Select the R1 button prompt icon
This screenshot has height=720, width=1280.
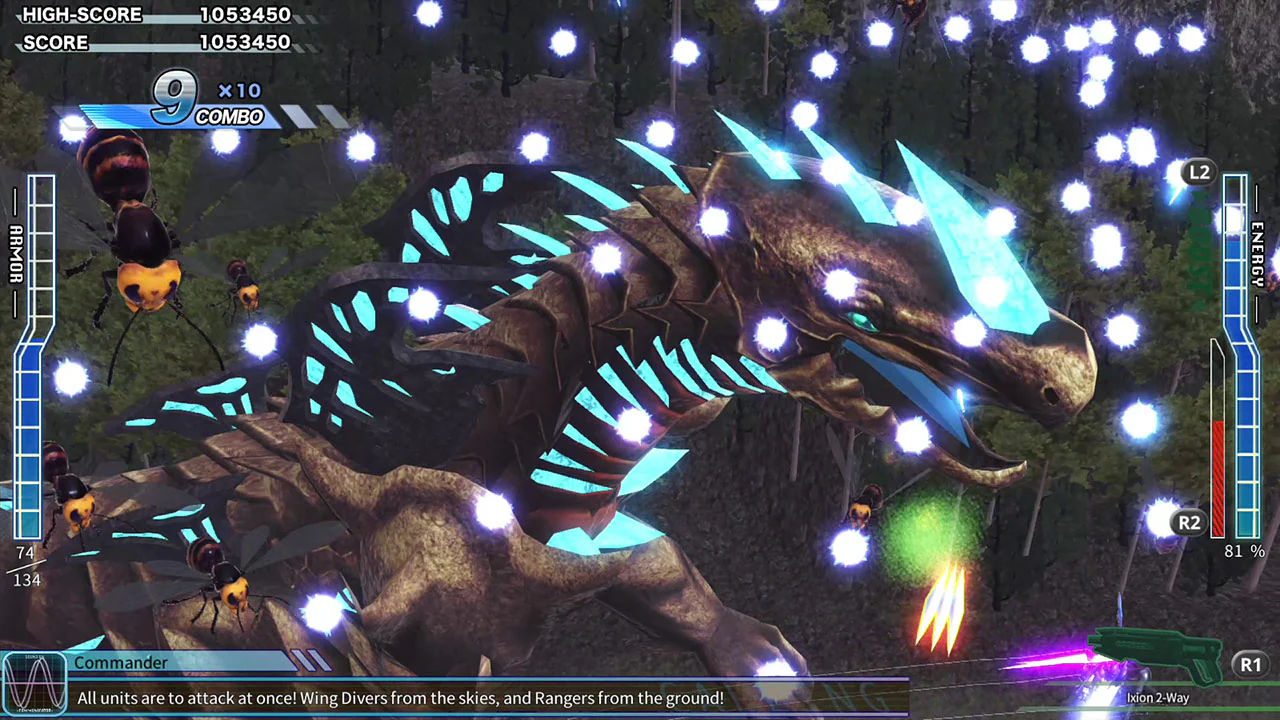click(1251, 664)
